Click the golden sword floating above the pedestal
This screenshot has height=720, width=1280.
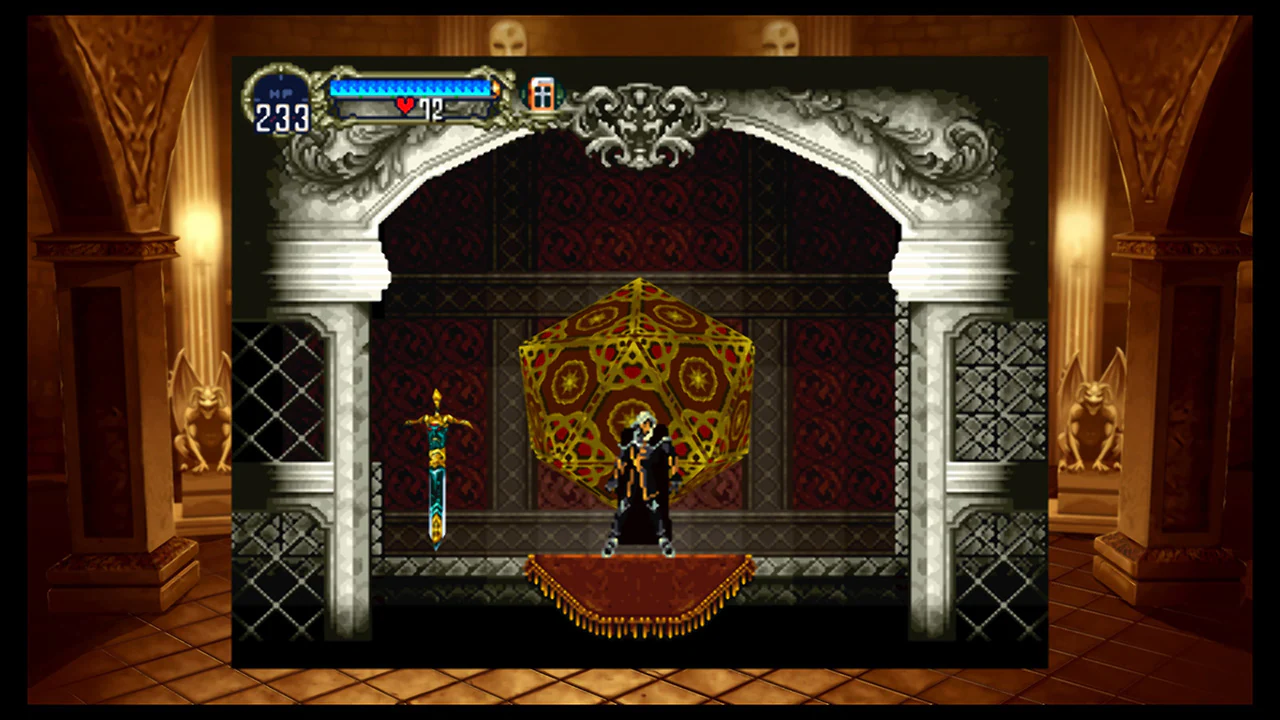(x=438, y=470)
